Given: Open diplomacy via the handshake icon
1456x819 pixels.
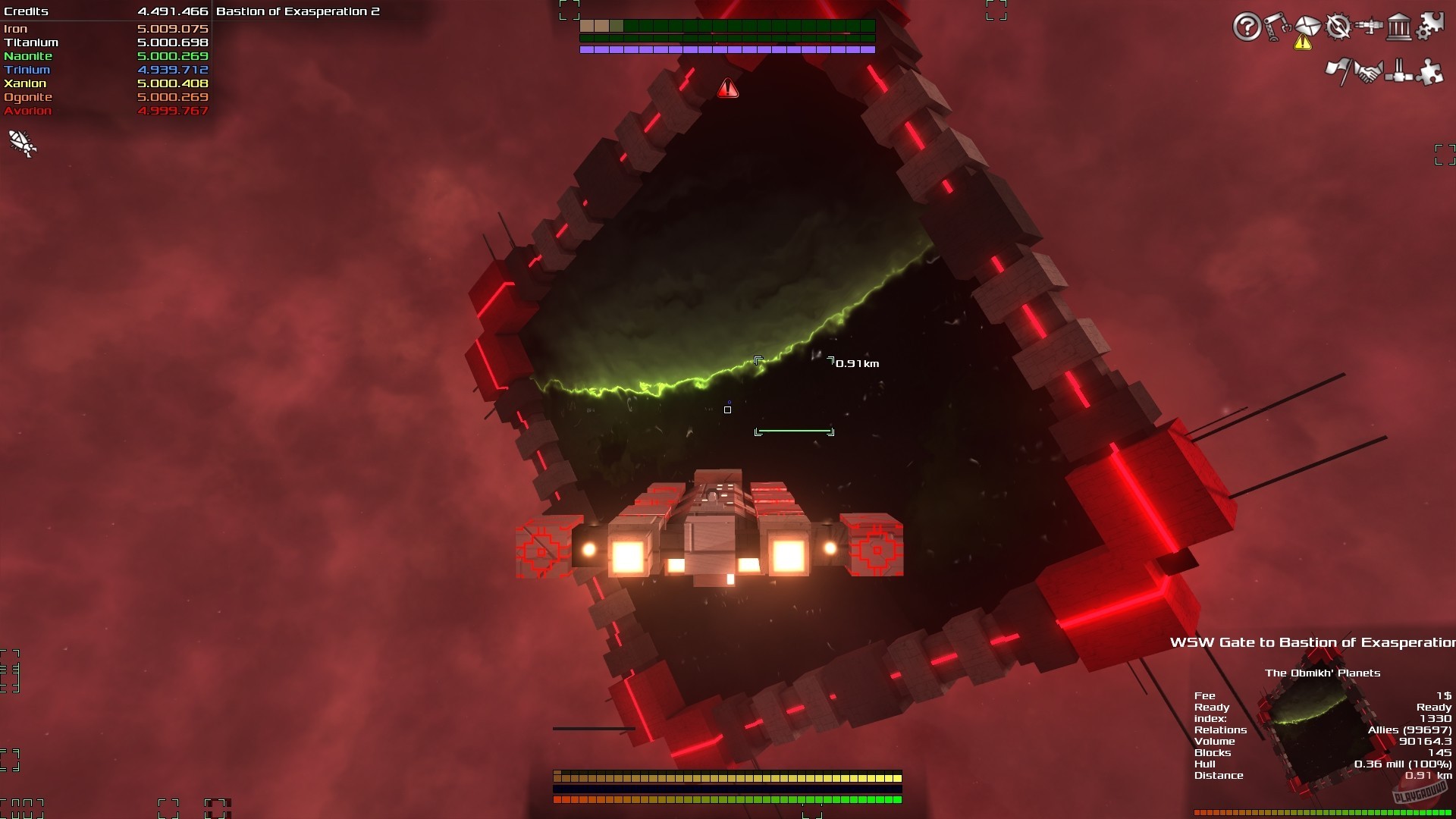Looking at the screenshot, I should pyautogui.click(x=1371, y=71).
